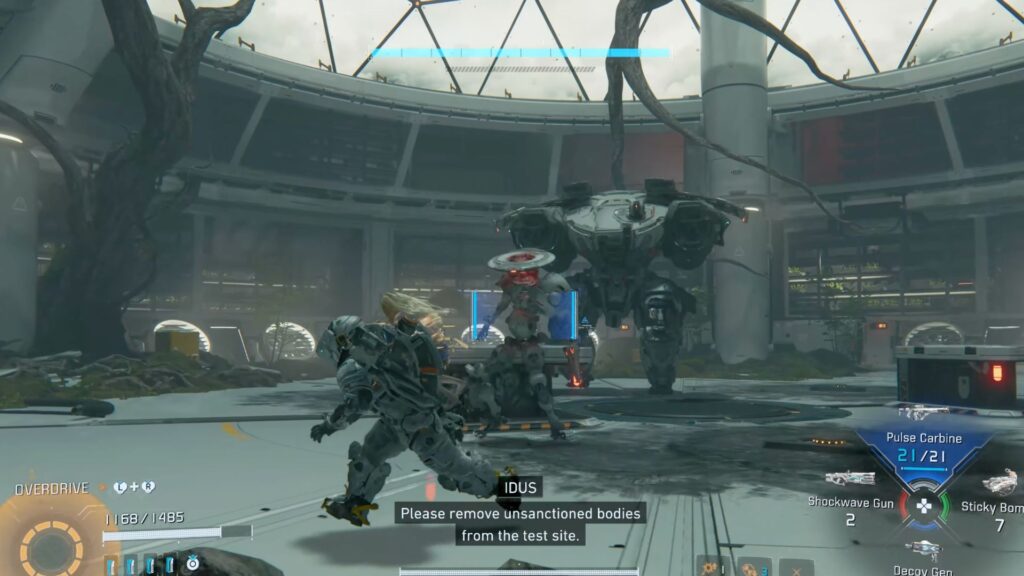This screenshot has height=576, width=1024.
Task: Choose the Decoy Generator weapon slot
Action: (x=924, y=548)
